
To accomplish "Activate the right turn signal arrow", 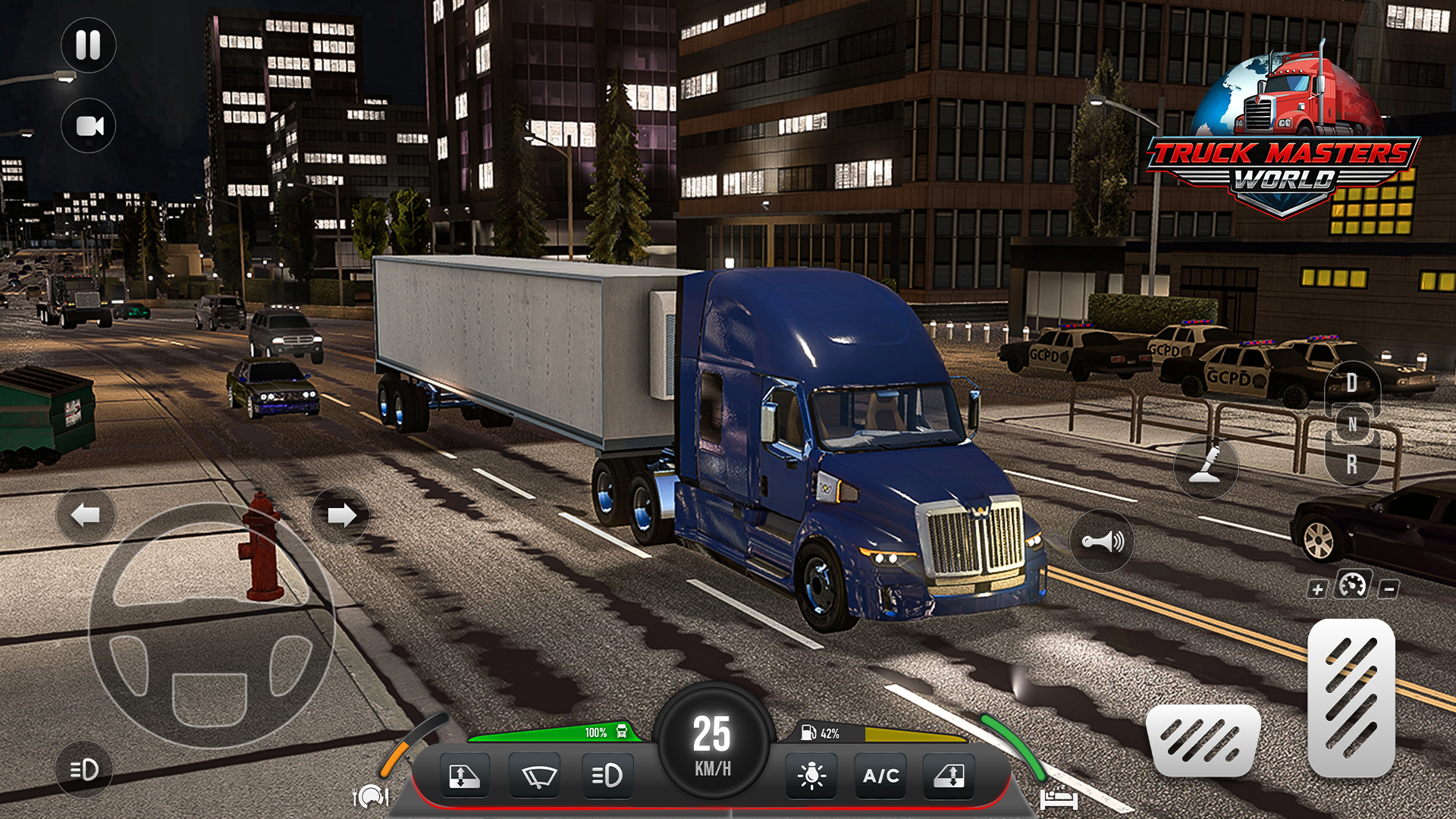I will click(x=340, y=516).
